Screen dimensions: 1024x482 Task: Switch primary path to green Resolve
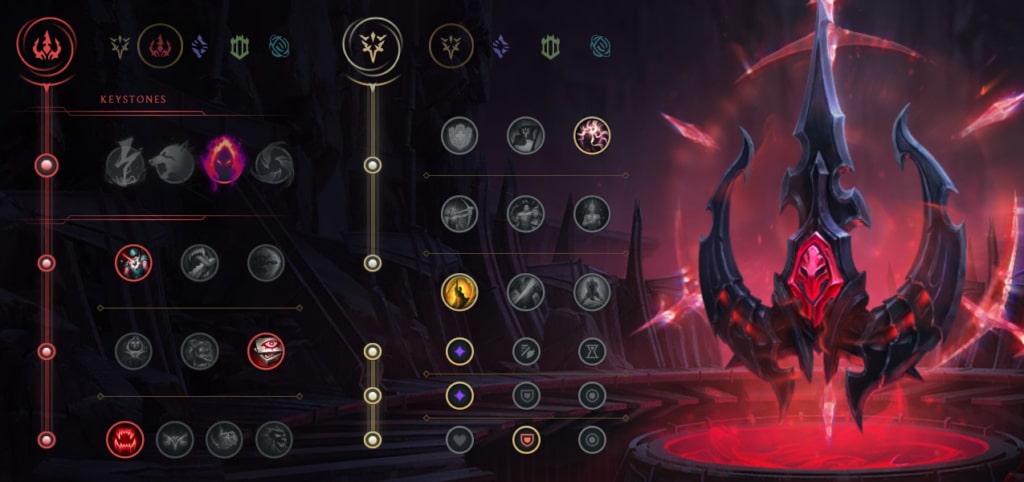click(x=239, y=46)
